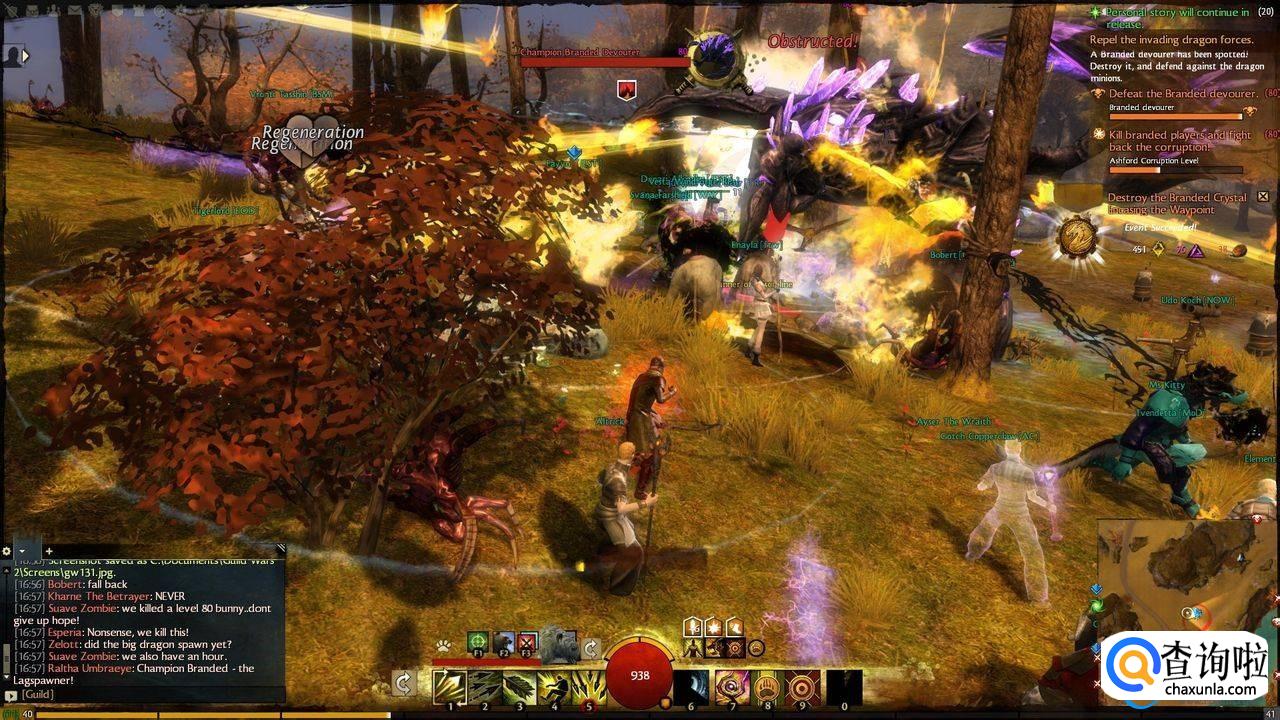Close the Destroy the Branded Crystal event entry

point(1263,197)
